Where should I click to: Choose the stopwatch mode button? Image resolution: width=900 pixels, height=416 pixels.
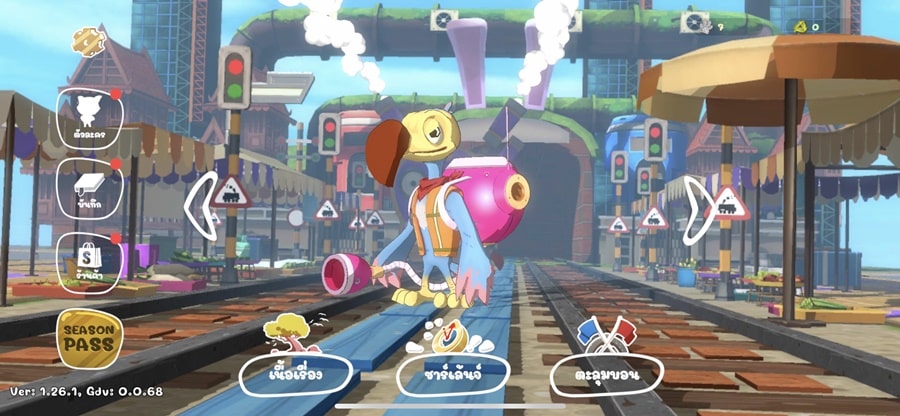coord(452,372)
